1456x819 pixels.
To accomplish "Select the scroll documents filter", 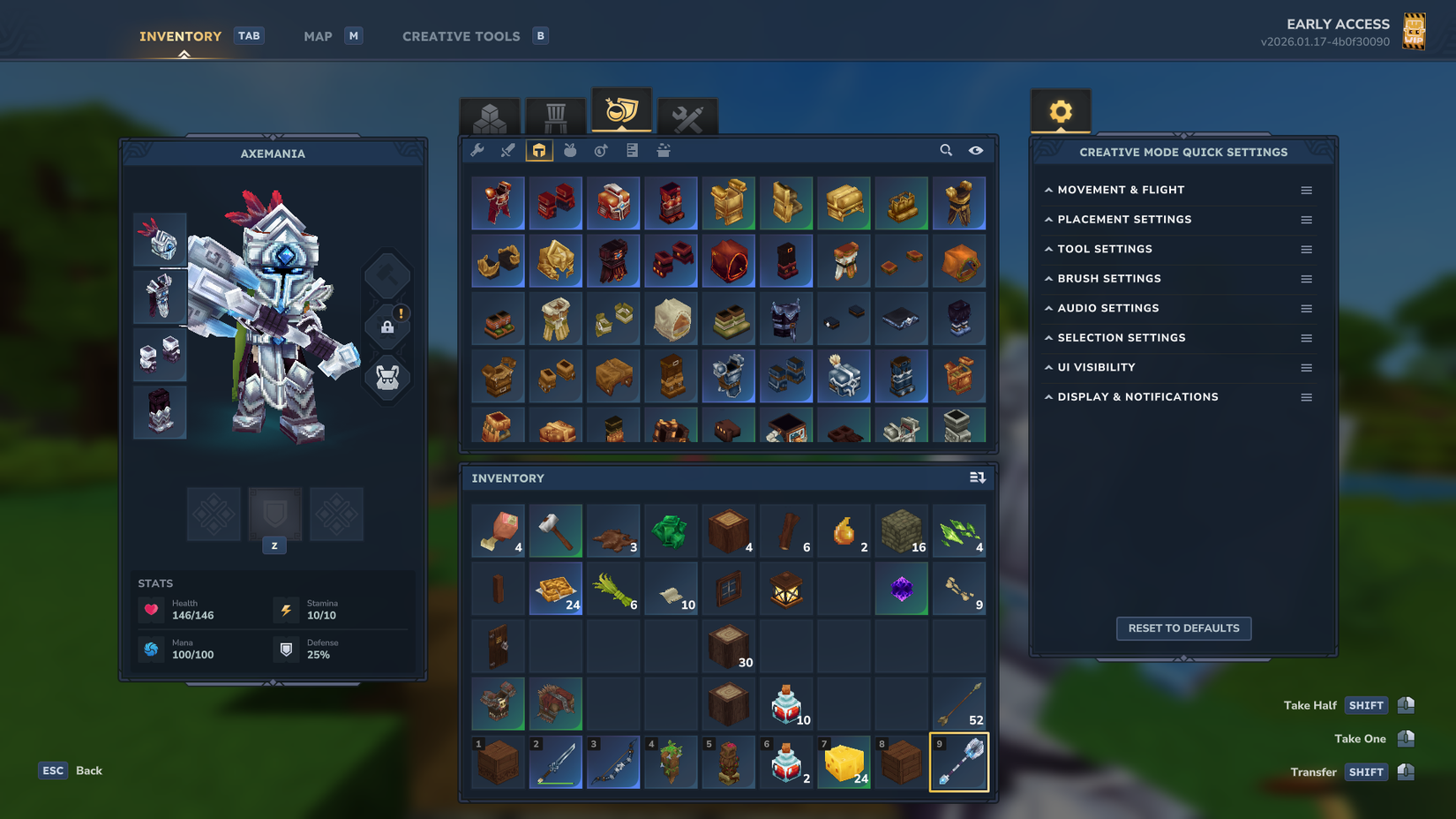I will [632, 151].
